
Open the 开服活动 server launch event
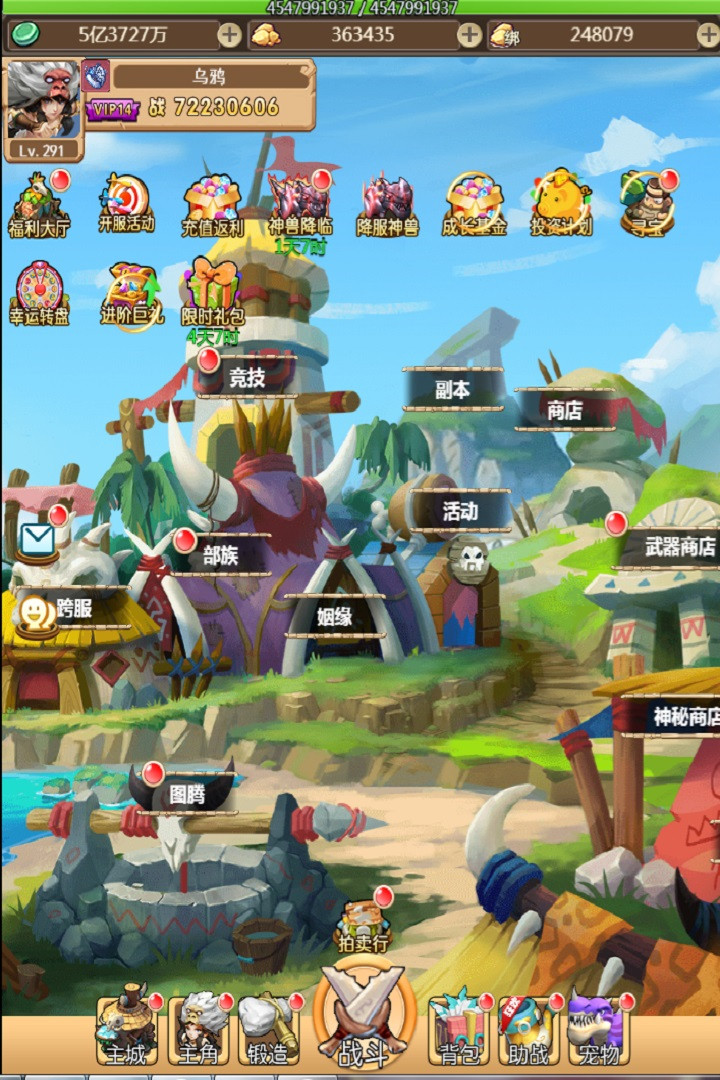(x=126, y=203)
